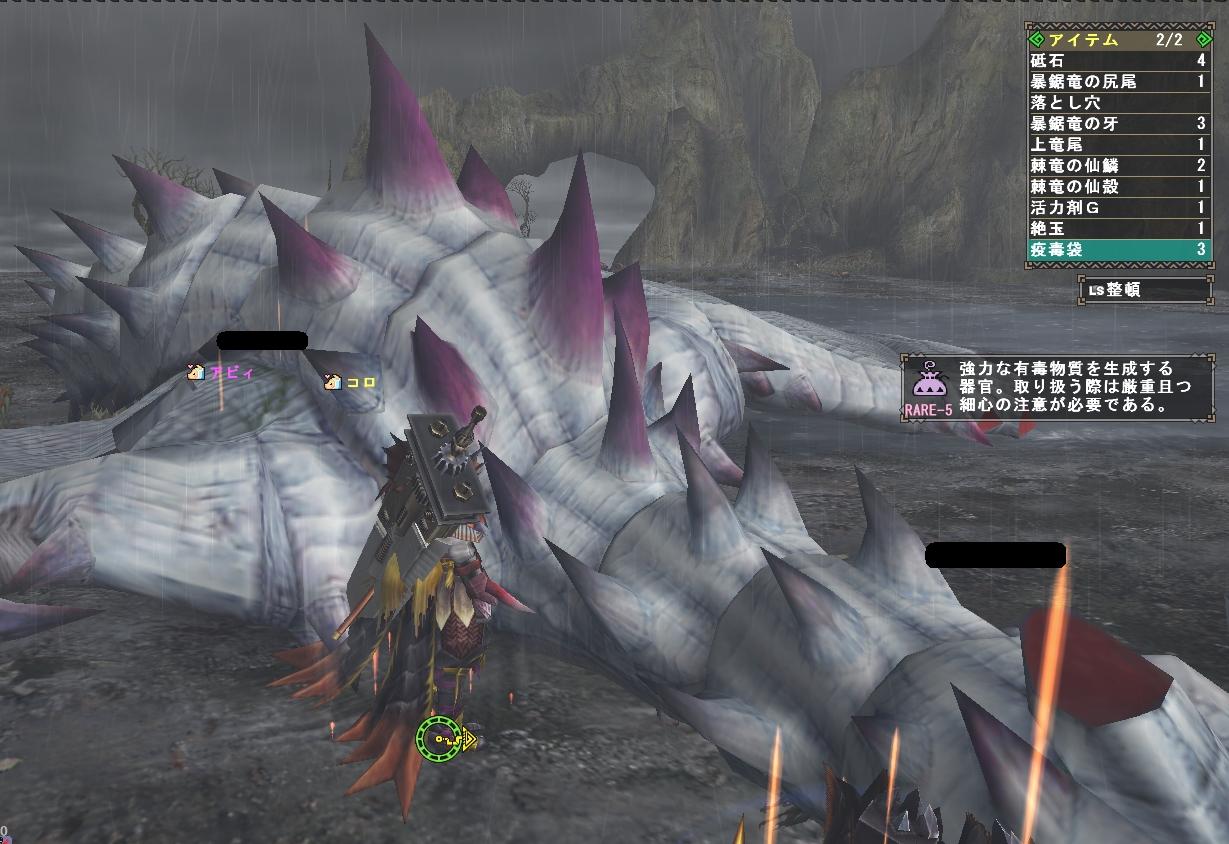Select the 棘竜の仙鱗 entry
The height and width of the screenshot is (844, 1229).
(1118, 166)
